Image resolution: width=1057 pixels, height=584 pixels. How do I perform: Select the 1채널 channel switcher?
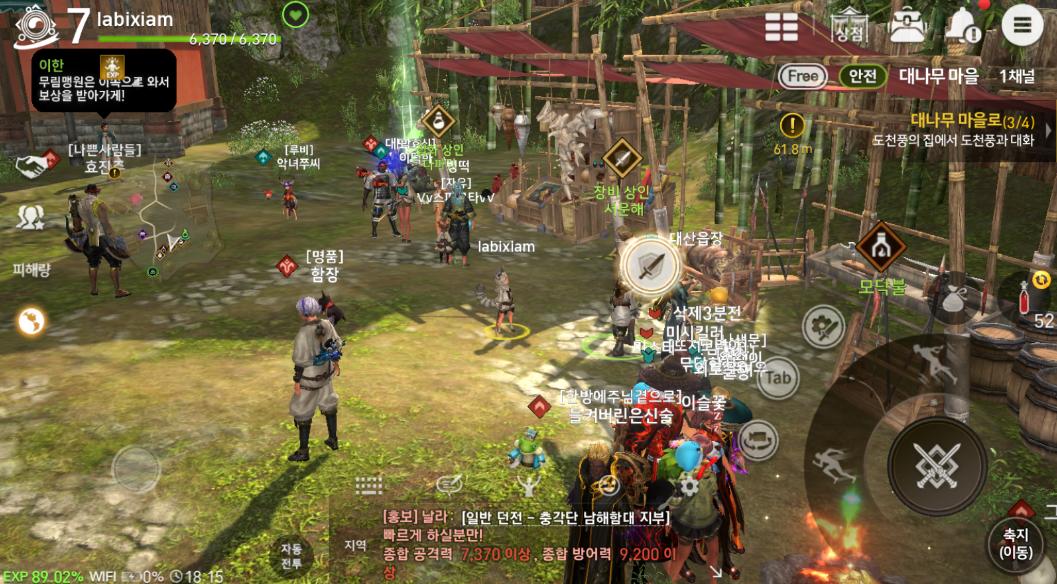(1017, 75)
